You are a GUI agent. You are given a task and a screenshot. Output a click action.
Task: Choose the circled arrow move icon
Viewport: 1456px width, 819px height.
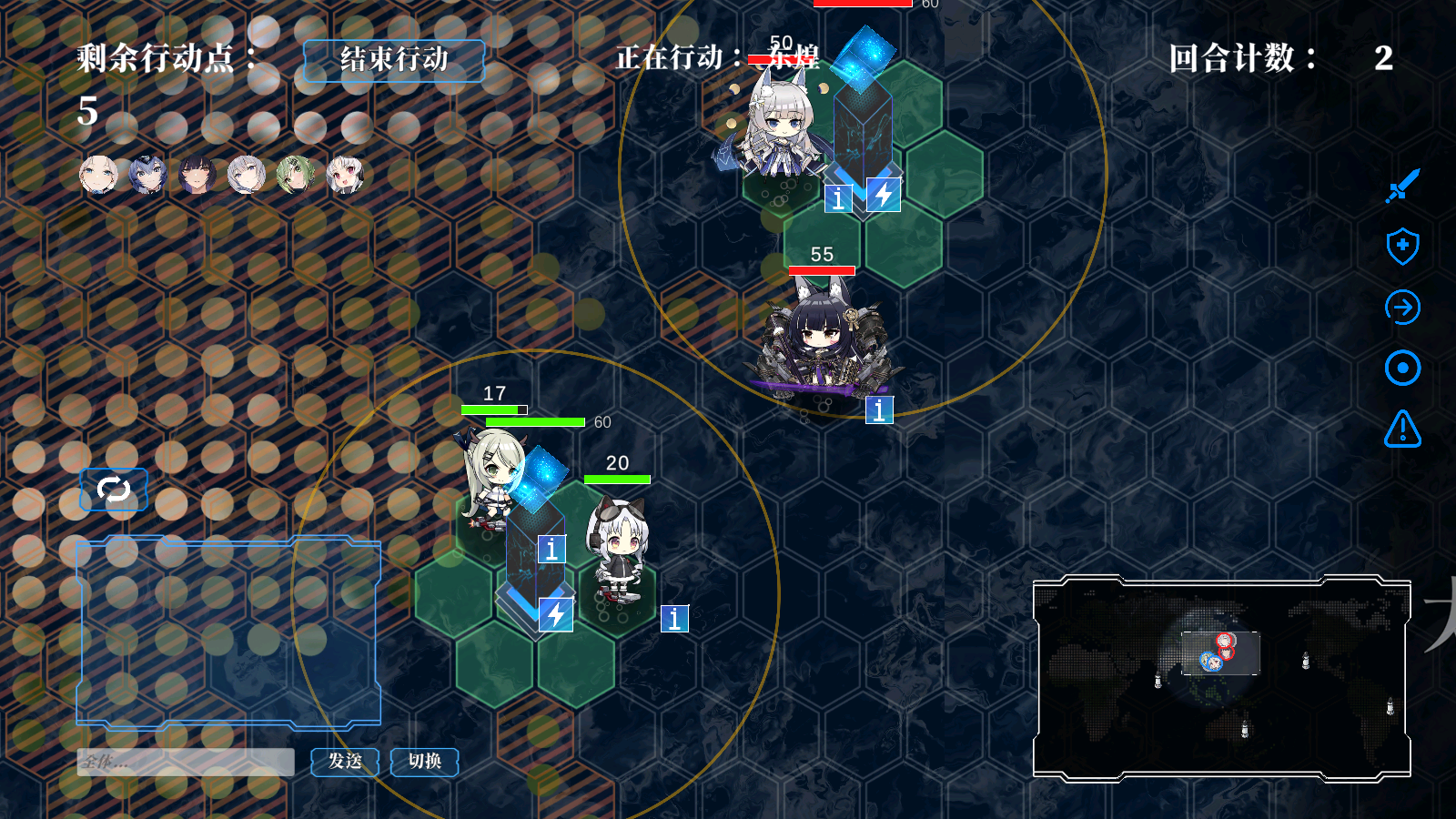pyautogui.click(x=1402, y=308)
